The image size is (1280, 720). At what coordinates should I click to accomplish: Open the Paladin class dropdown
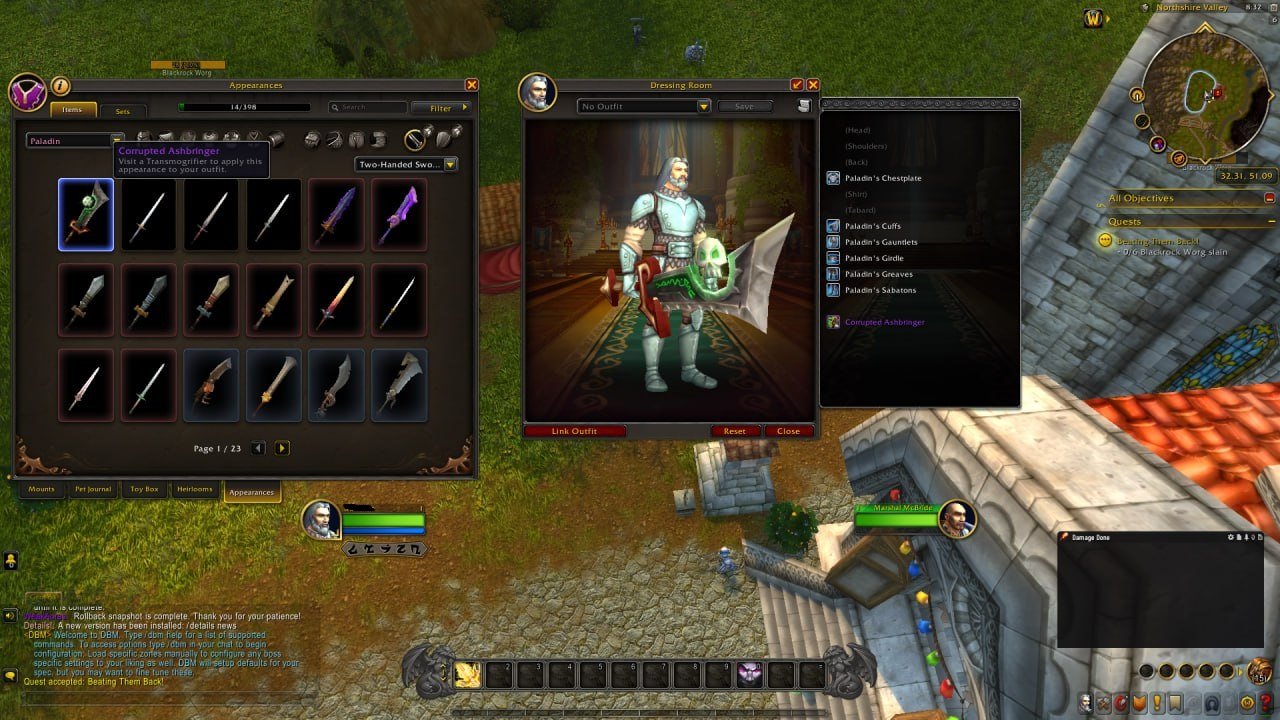click(x=70, y=140)
